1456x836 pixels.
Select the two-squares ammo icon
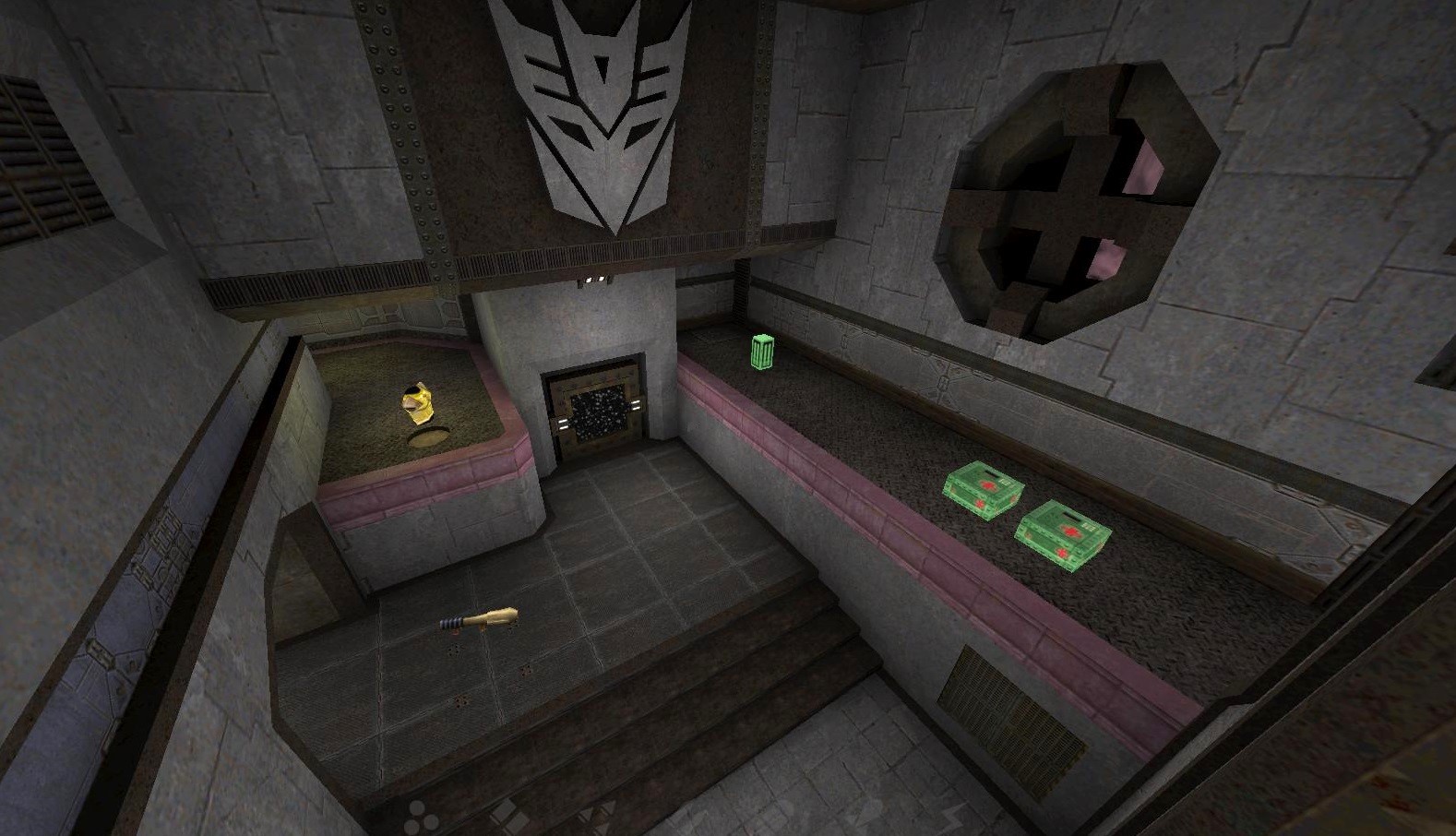508,818
